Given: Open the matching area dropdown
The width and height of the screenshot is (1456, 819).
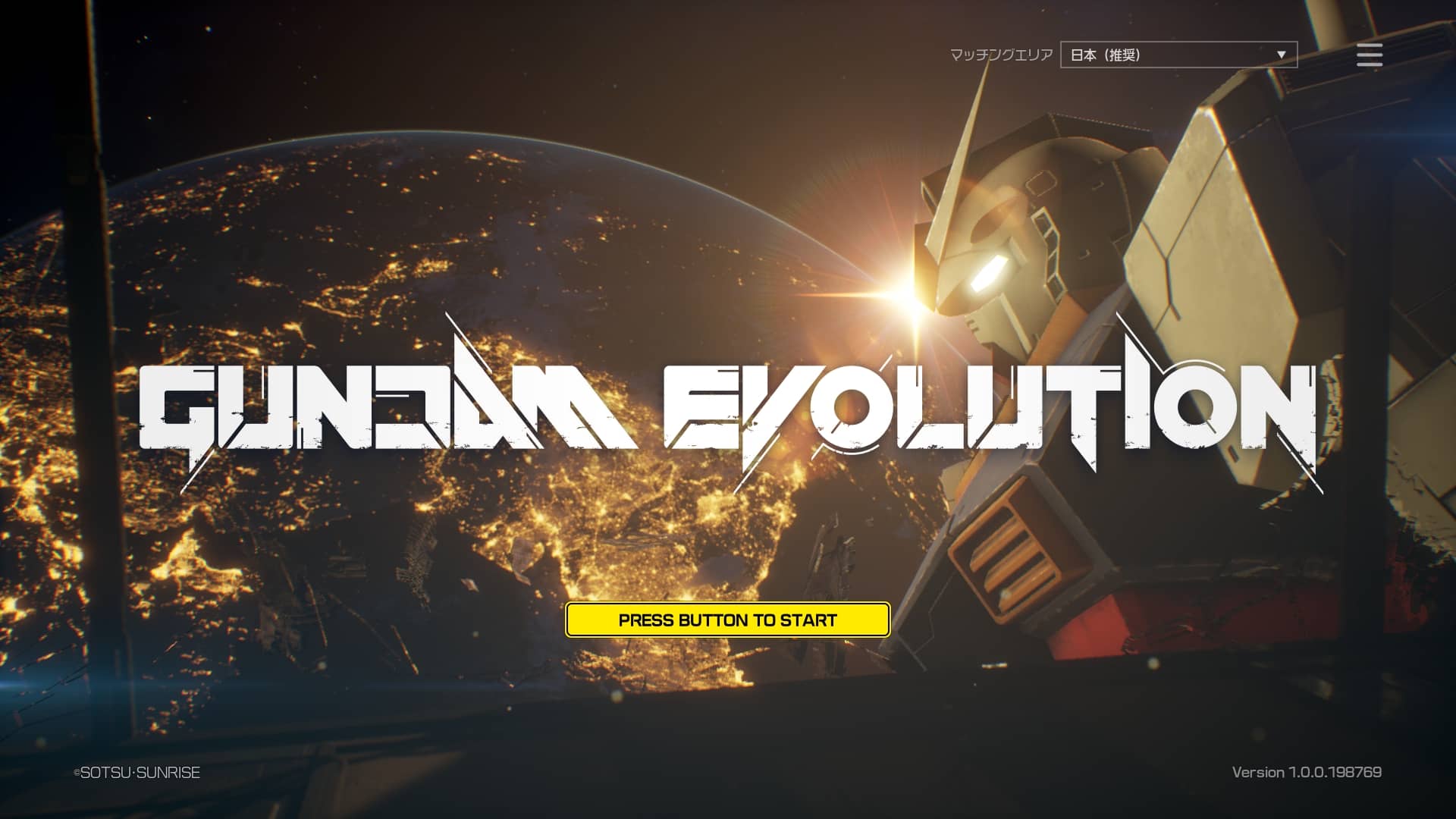Looking at the screenshot, I should point(1178,55).
